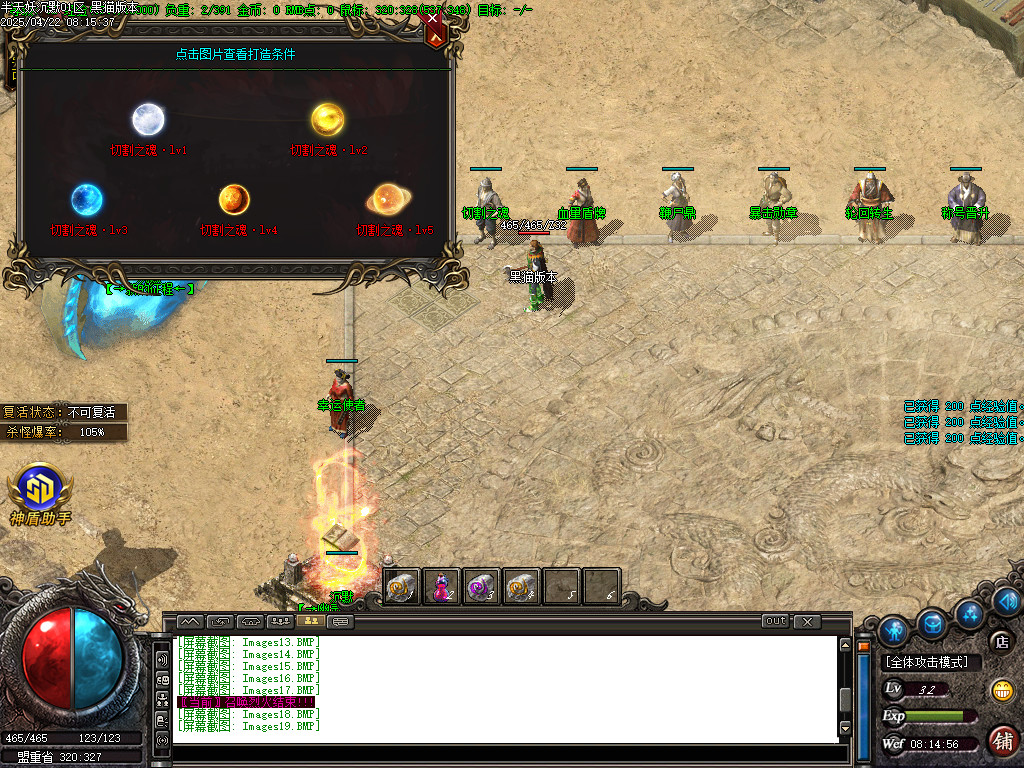Pick the ringed 切割之魂 lv5 orb
Image resolution: width=1024 pixels, height=768 pixels.
click(386, 199)
